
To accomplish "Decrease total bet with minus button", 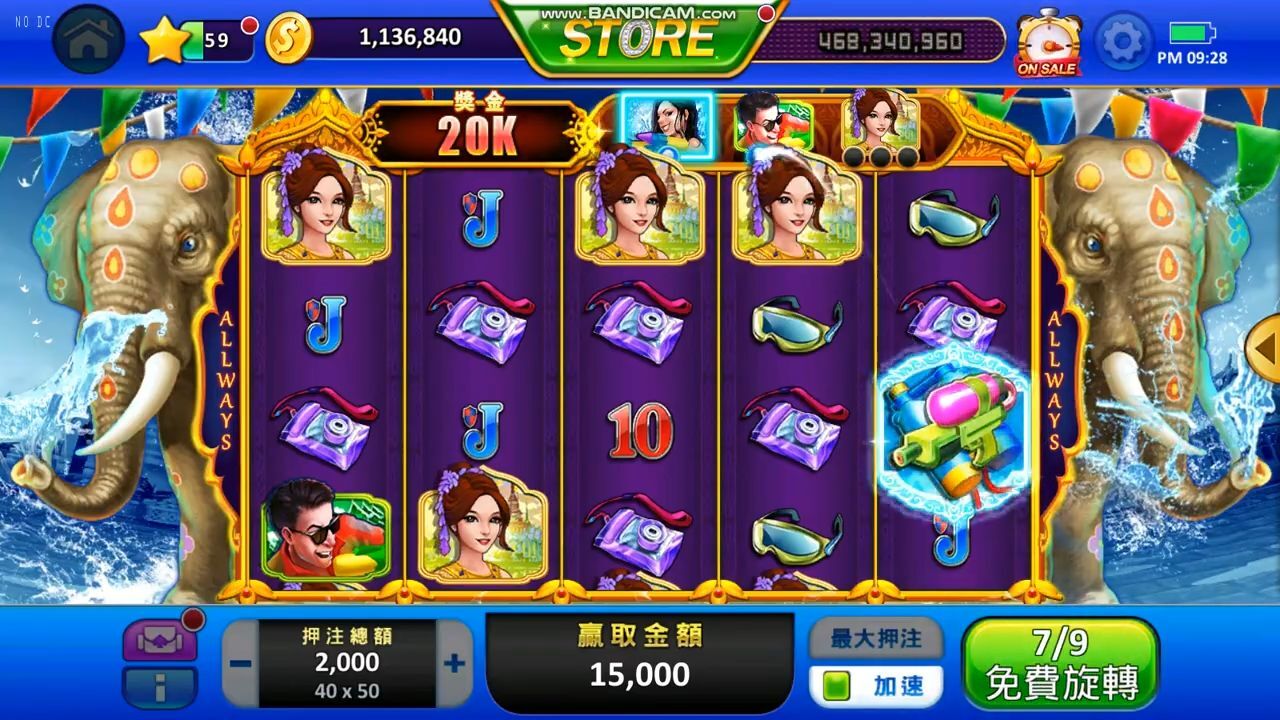I will tap(240, 664).
